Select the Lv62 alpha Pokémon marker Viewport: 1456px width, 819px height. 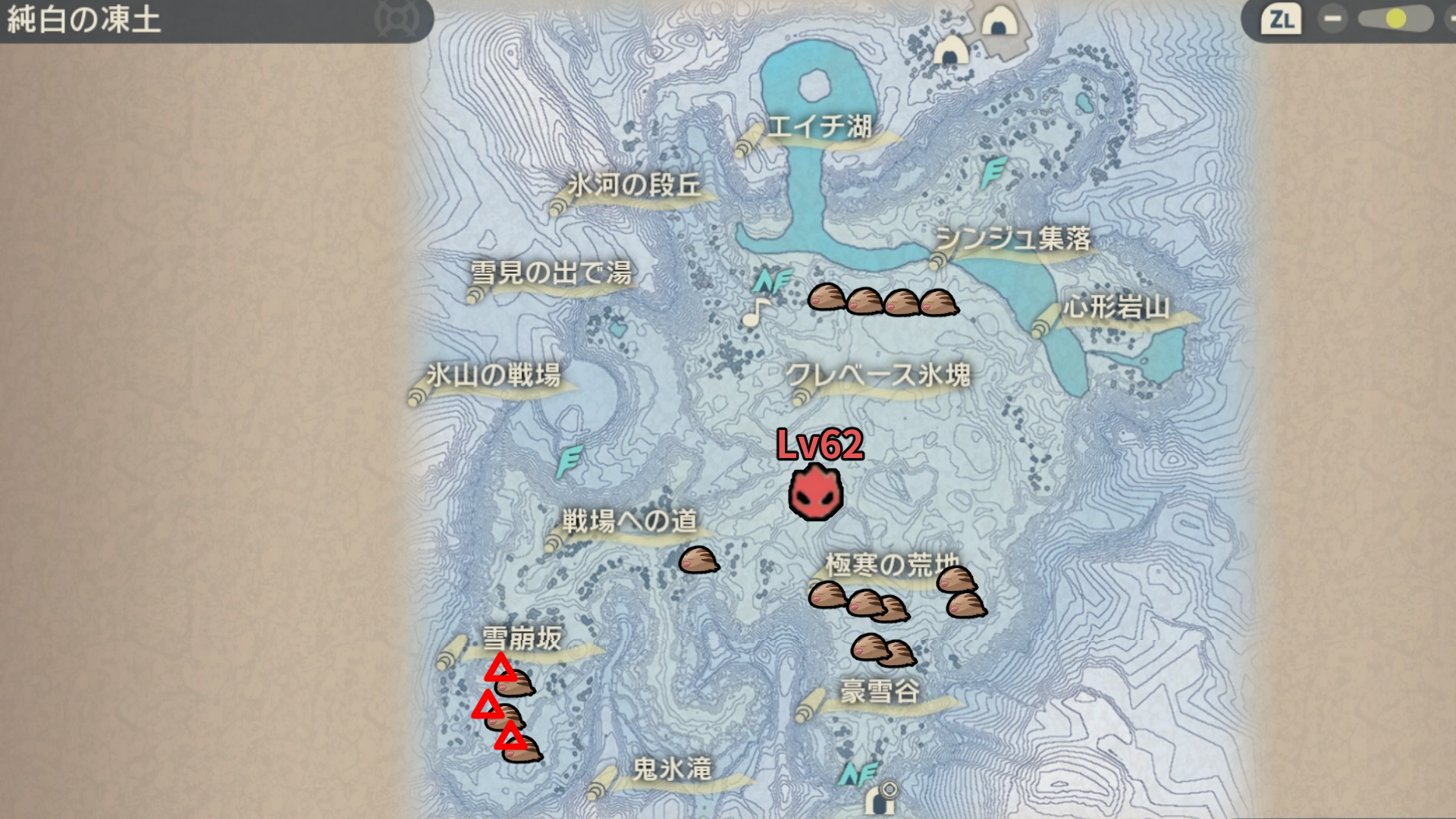(x=815, y=493)
